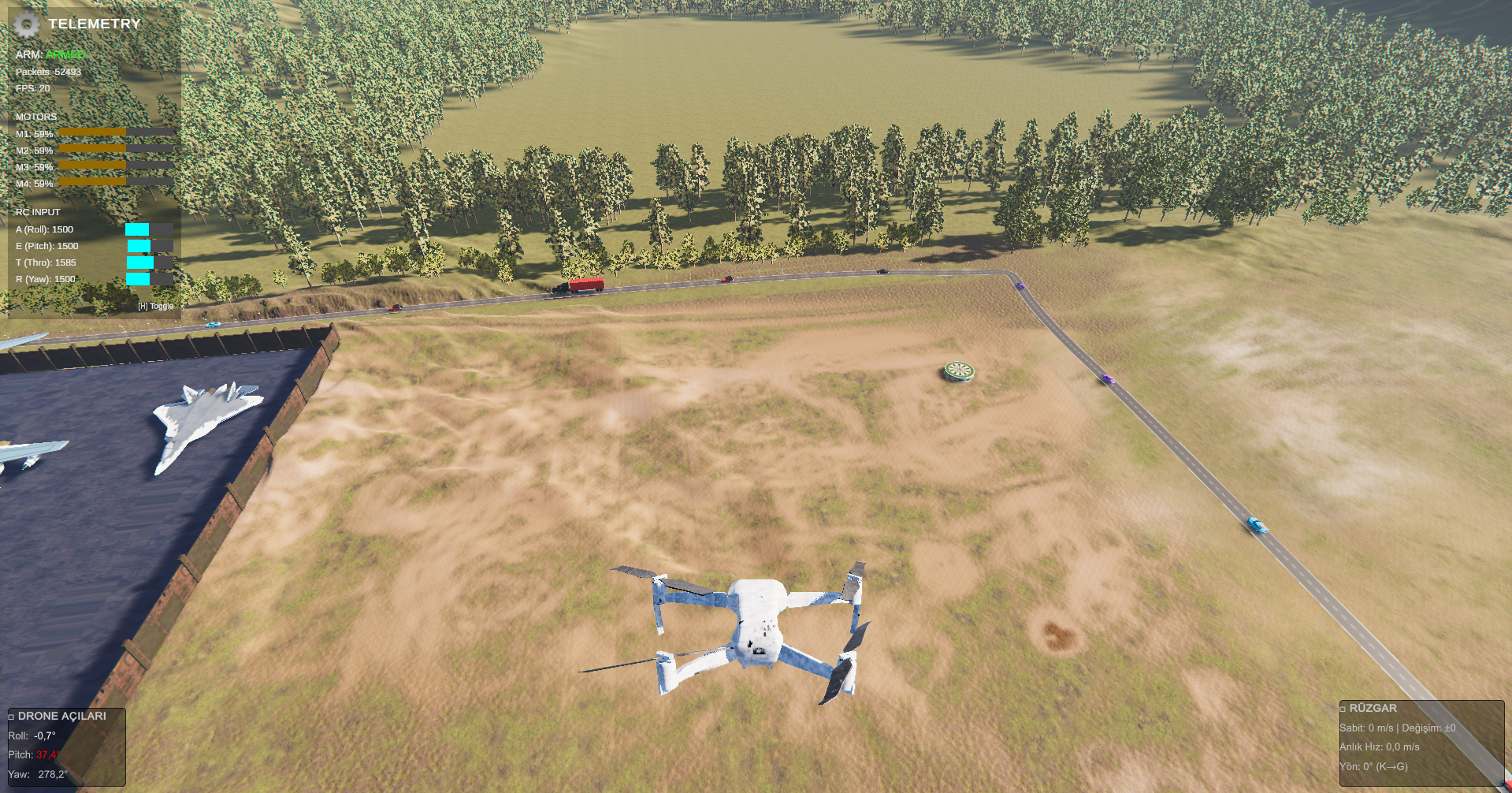Click the small square icon beside RÜZGAR

(x=1344, y=708)
